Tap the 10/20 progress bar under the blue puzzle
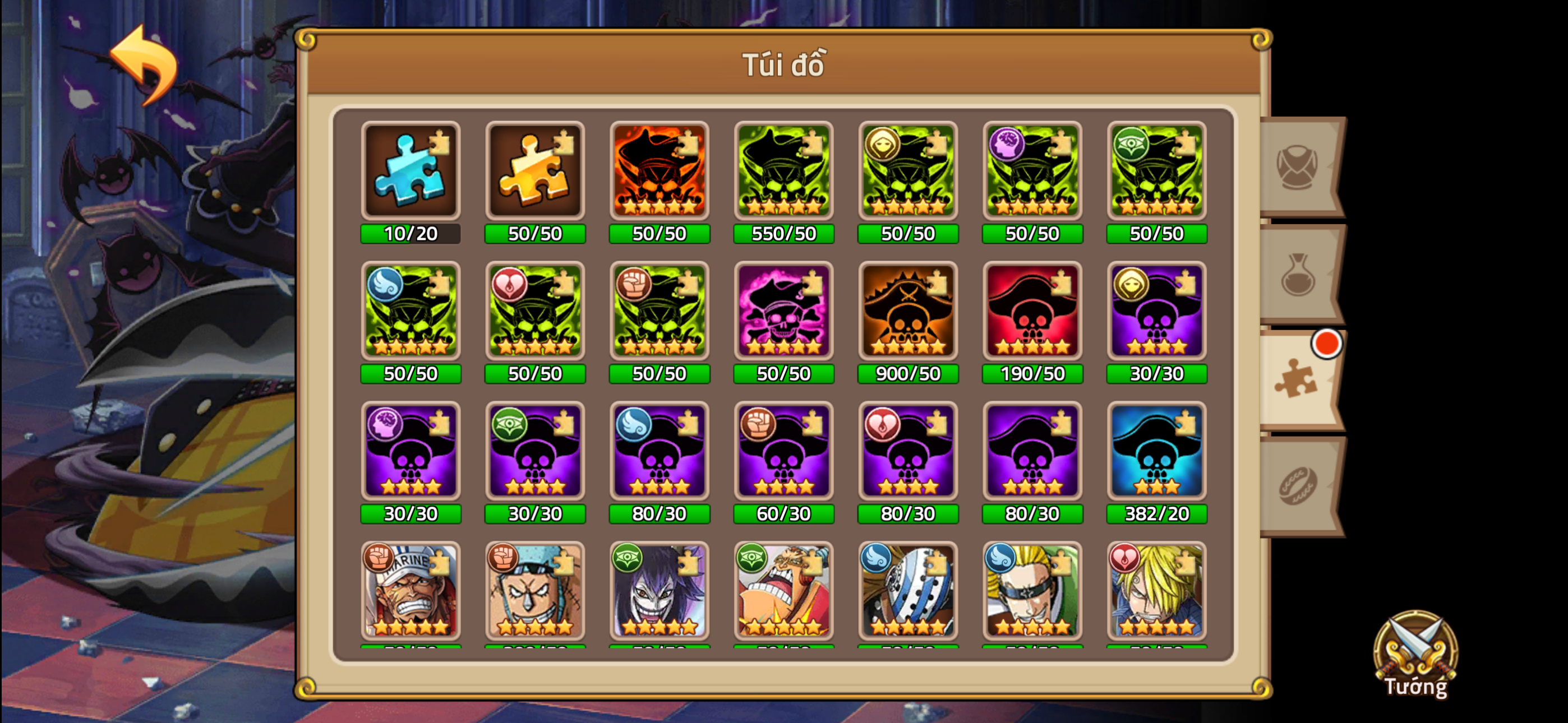 coord(411,233)
